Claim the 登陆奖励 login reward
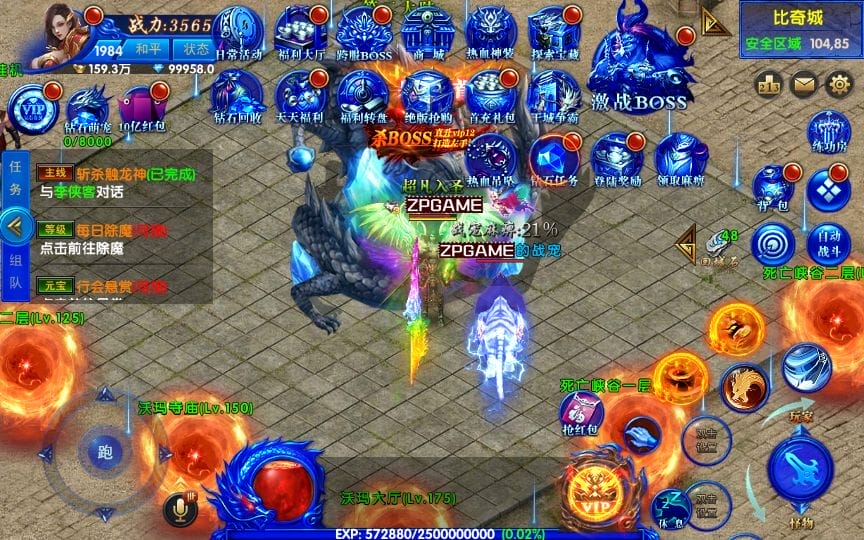The width and height of the screenshot is (864, 540). pyautogui.click(x=617, y=160)
